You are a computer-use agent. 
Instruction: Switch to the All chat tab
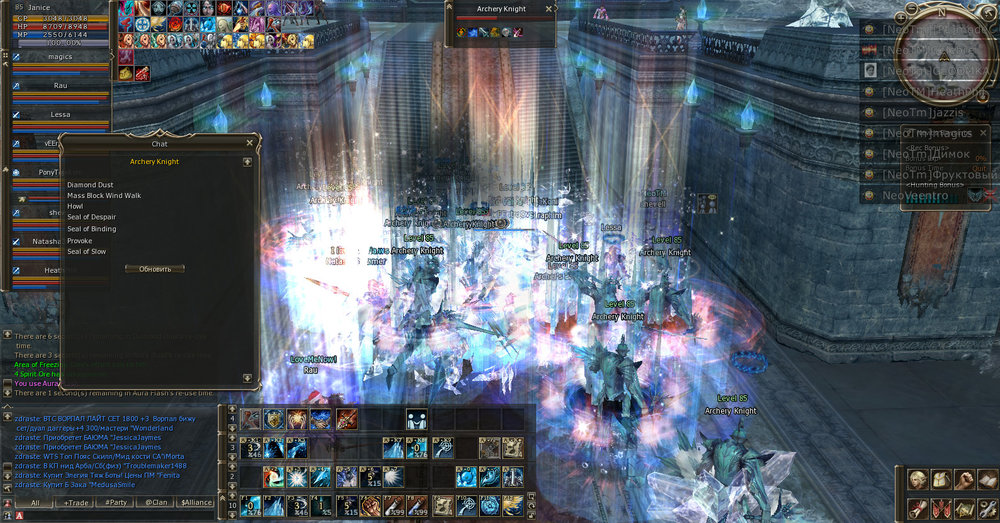tap(35, 503)
